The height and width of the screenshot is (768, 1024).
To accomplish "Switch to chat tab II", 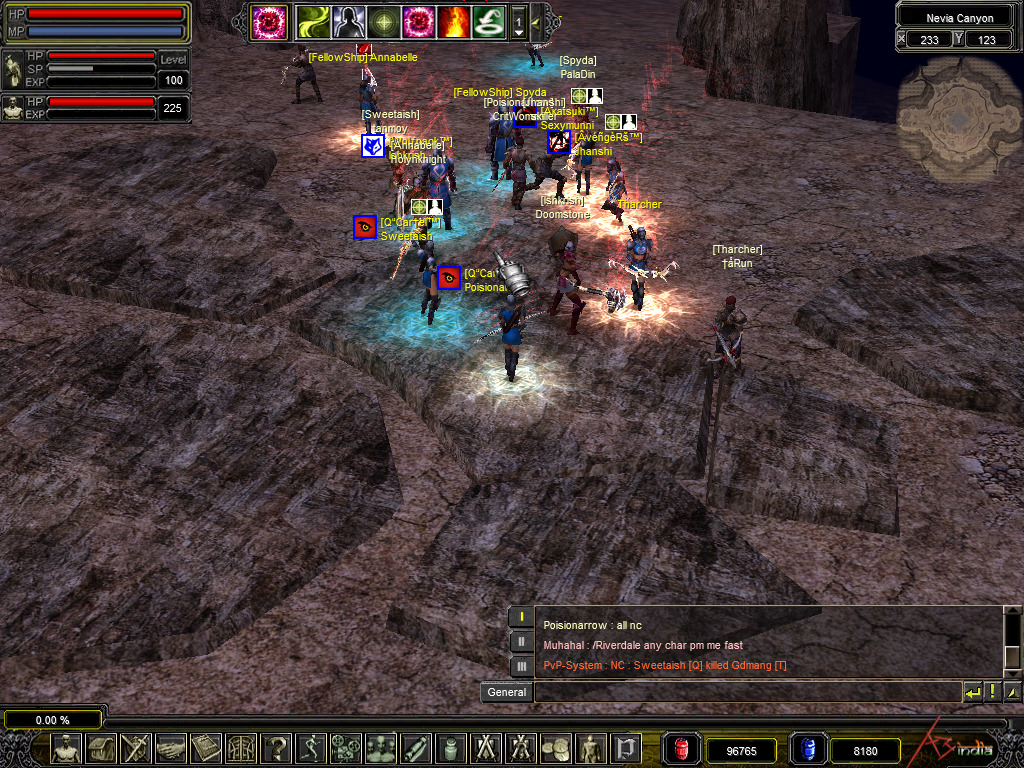I will 521,642.
